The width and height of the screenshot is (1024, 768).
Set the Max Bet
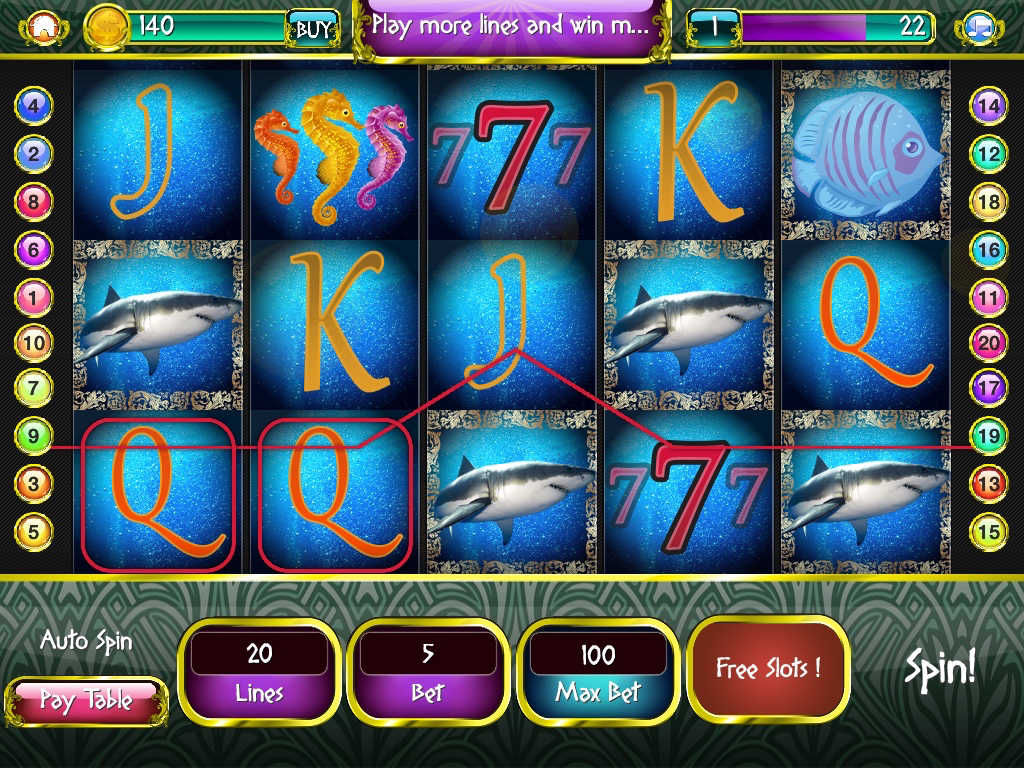tap(598, 671)
